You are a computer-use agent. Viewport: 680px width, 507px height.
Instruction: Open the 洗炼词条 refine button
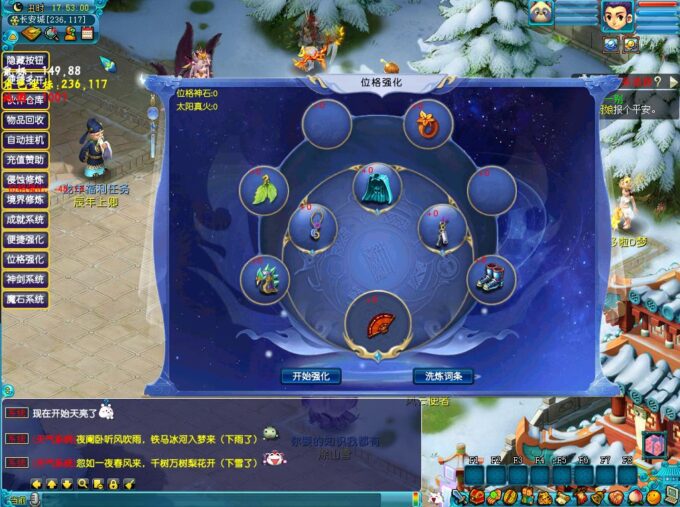coord(443,377)
